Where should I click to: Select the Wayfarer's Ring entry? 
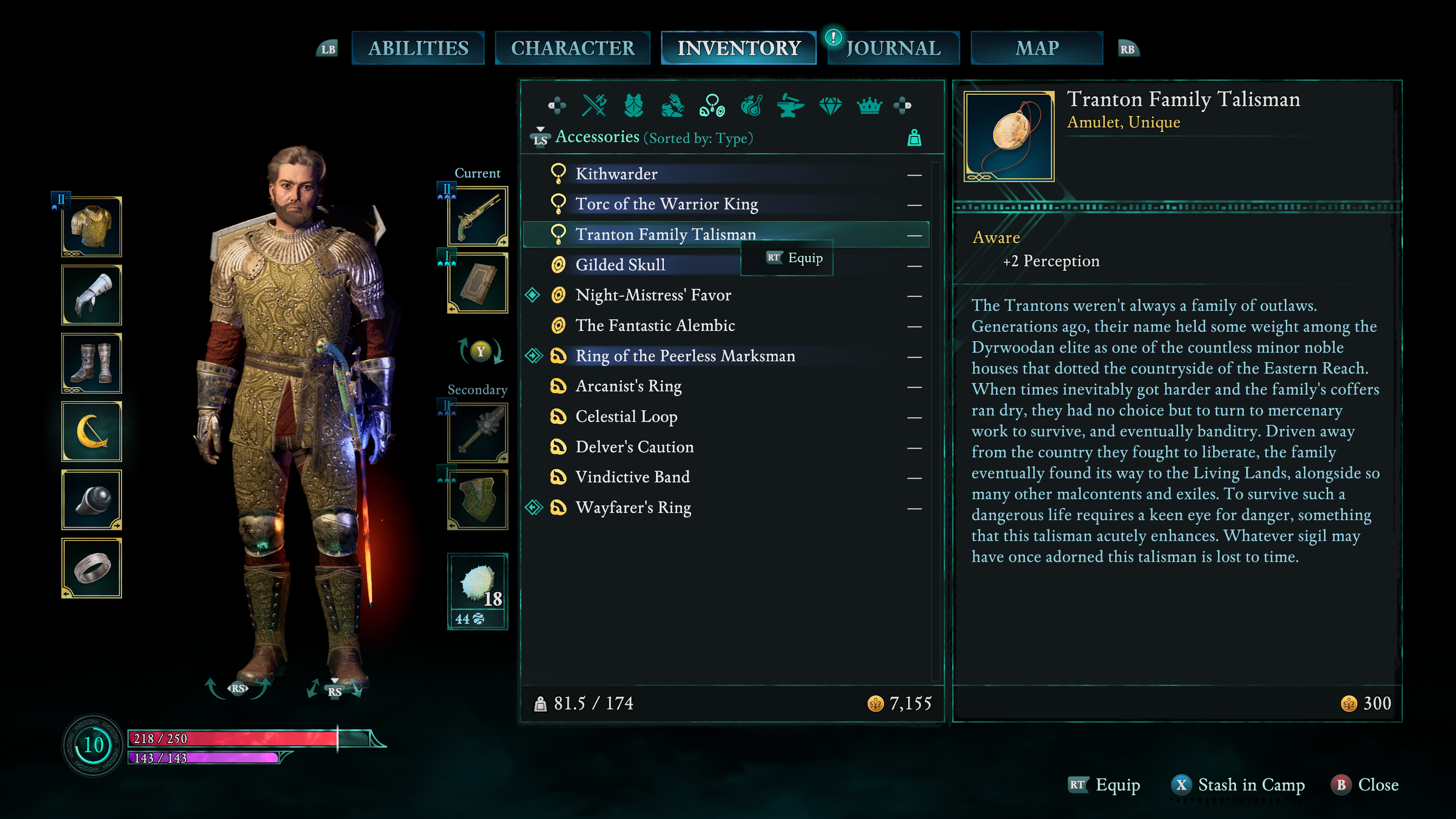[x=633, y=508]
